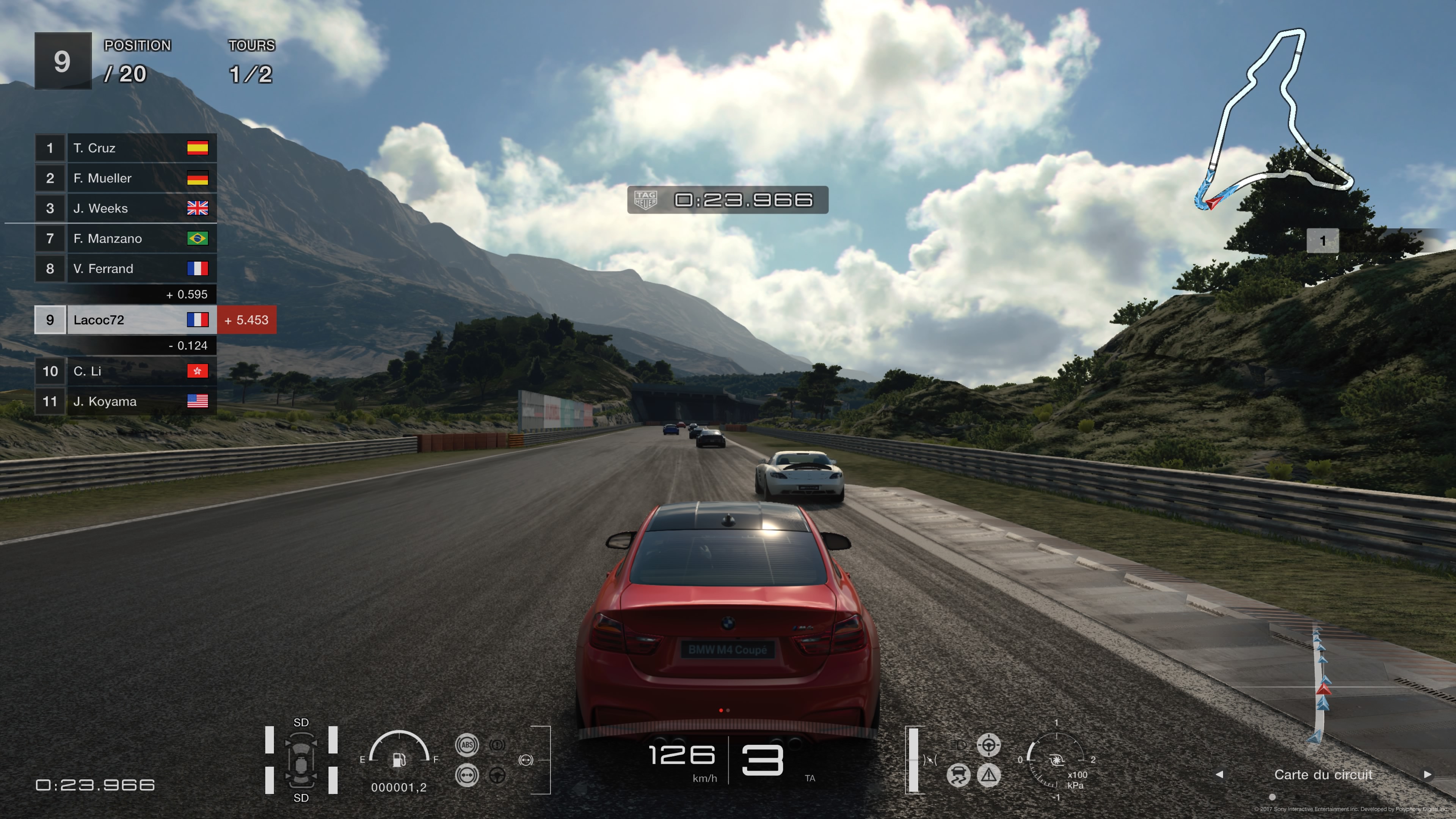The height and width of the screenshot is (819, 1456).
Task: Switch to the next display after Carte du circuit
Action: 1427,774
